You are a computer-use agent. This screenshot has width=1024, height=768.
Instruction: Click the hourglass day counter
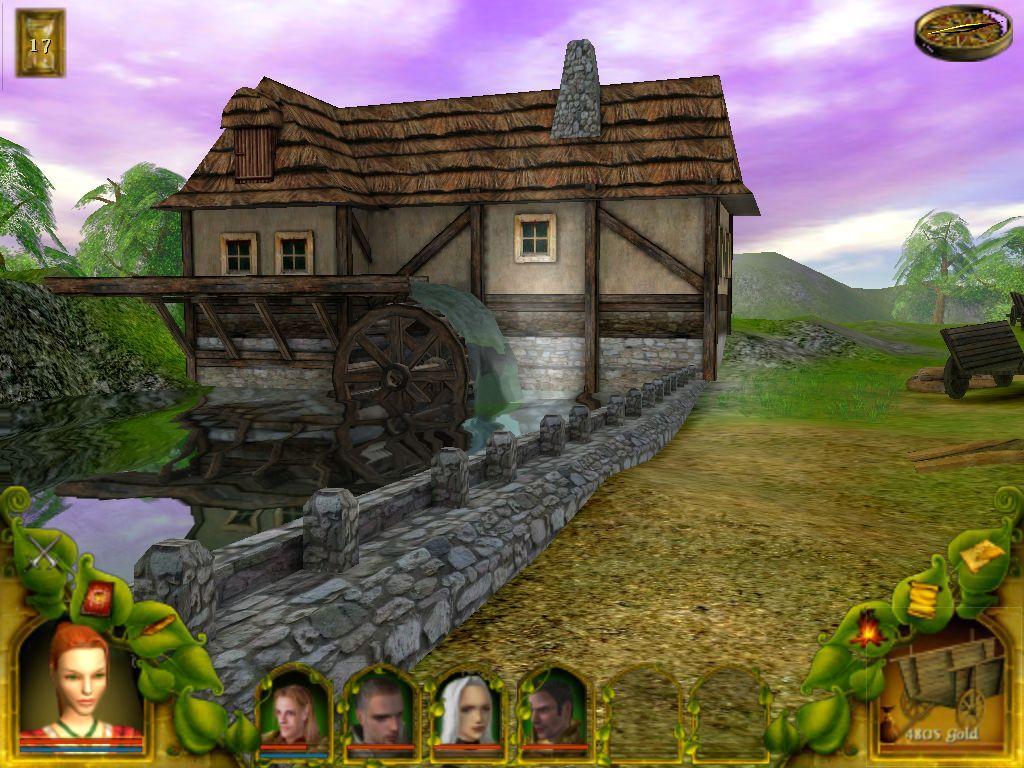tap(40, 43)
